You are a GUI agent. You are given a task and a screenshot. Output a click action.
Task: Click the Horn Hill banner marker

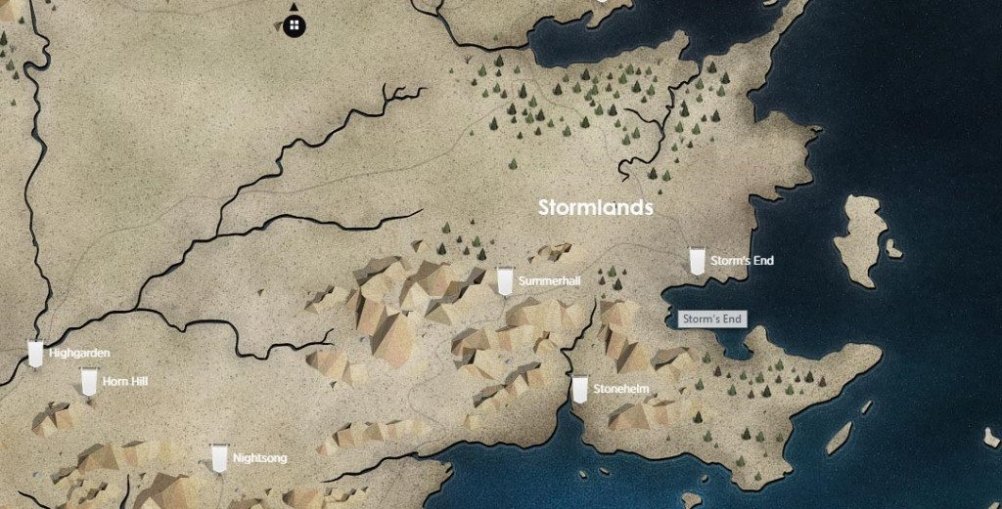pos(89,381)
